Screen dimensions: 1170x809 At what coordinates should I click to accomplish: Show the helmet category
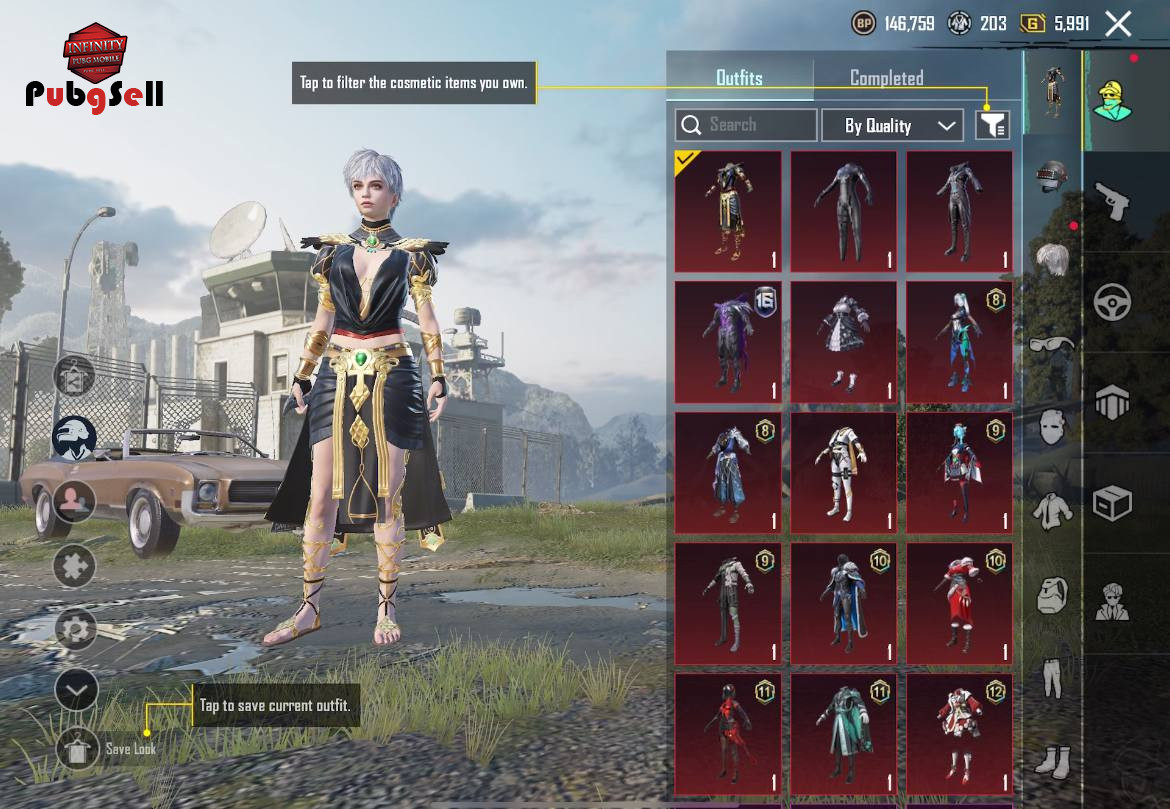coord(1052,177)
